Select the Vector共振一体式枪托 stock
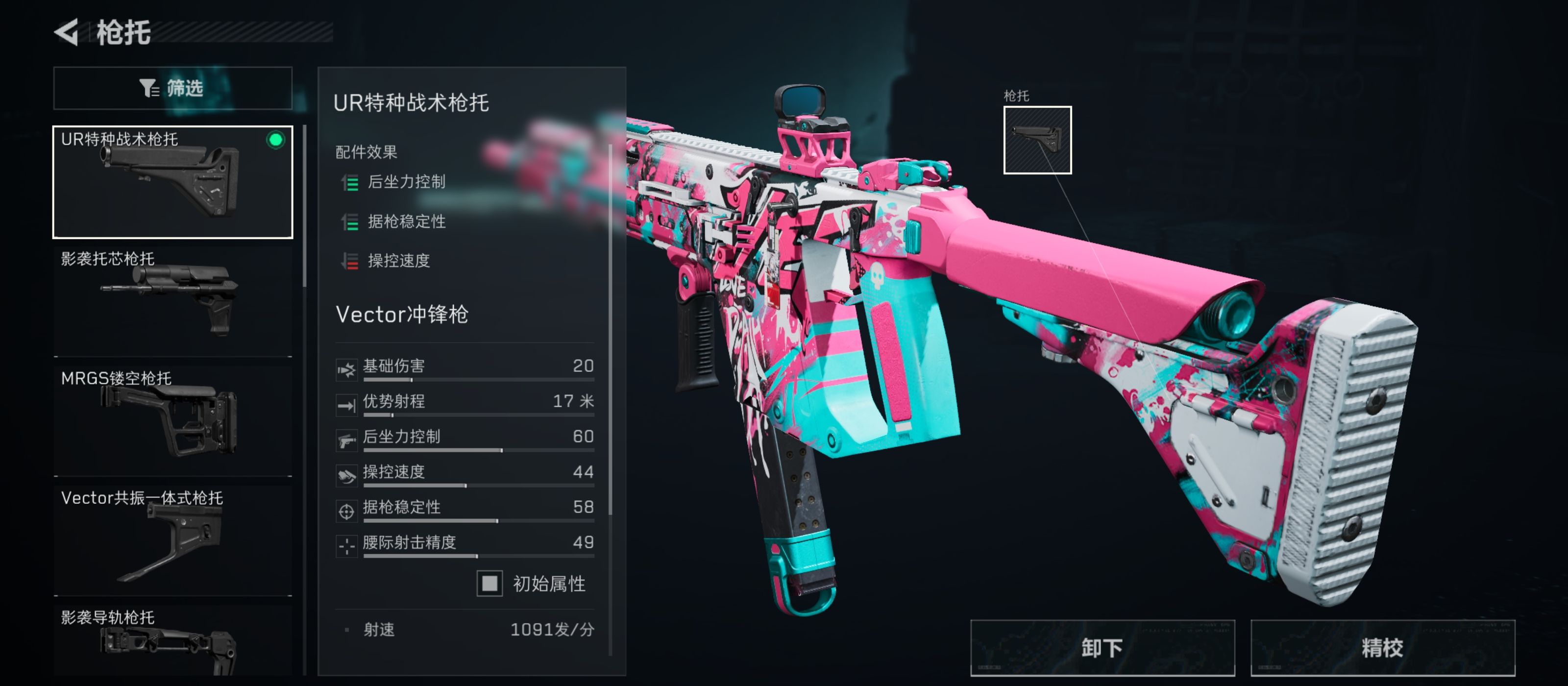Viewport: 1568px width, 686px height. tap(173, 539)
